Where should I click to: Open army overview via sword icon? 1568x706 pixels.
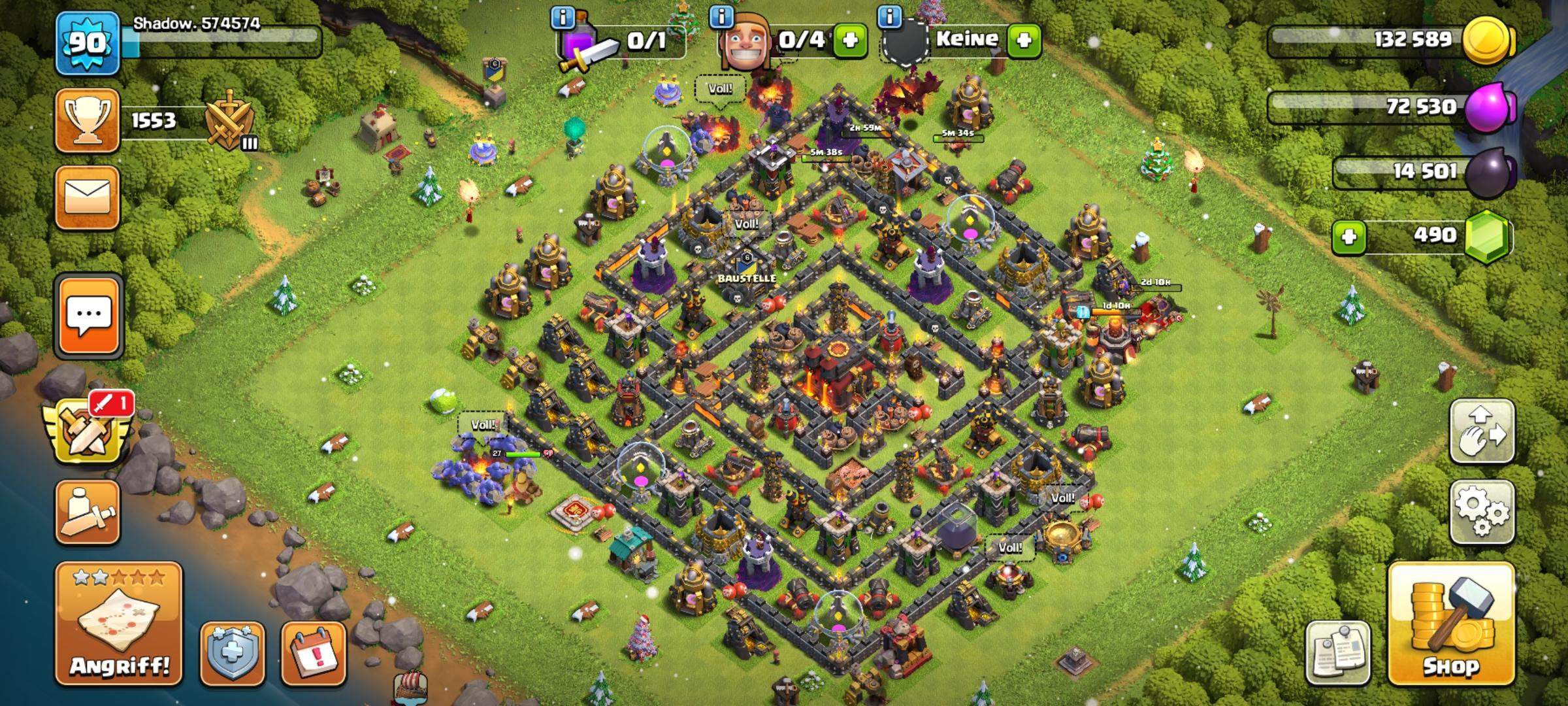pos(87,513)
